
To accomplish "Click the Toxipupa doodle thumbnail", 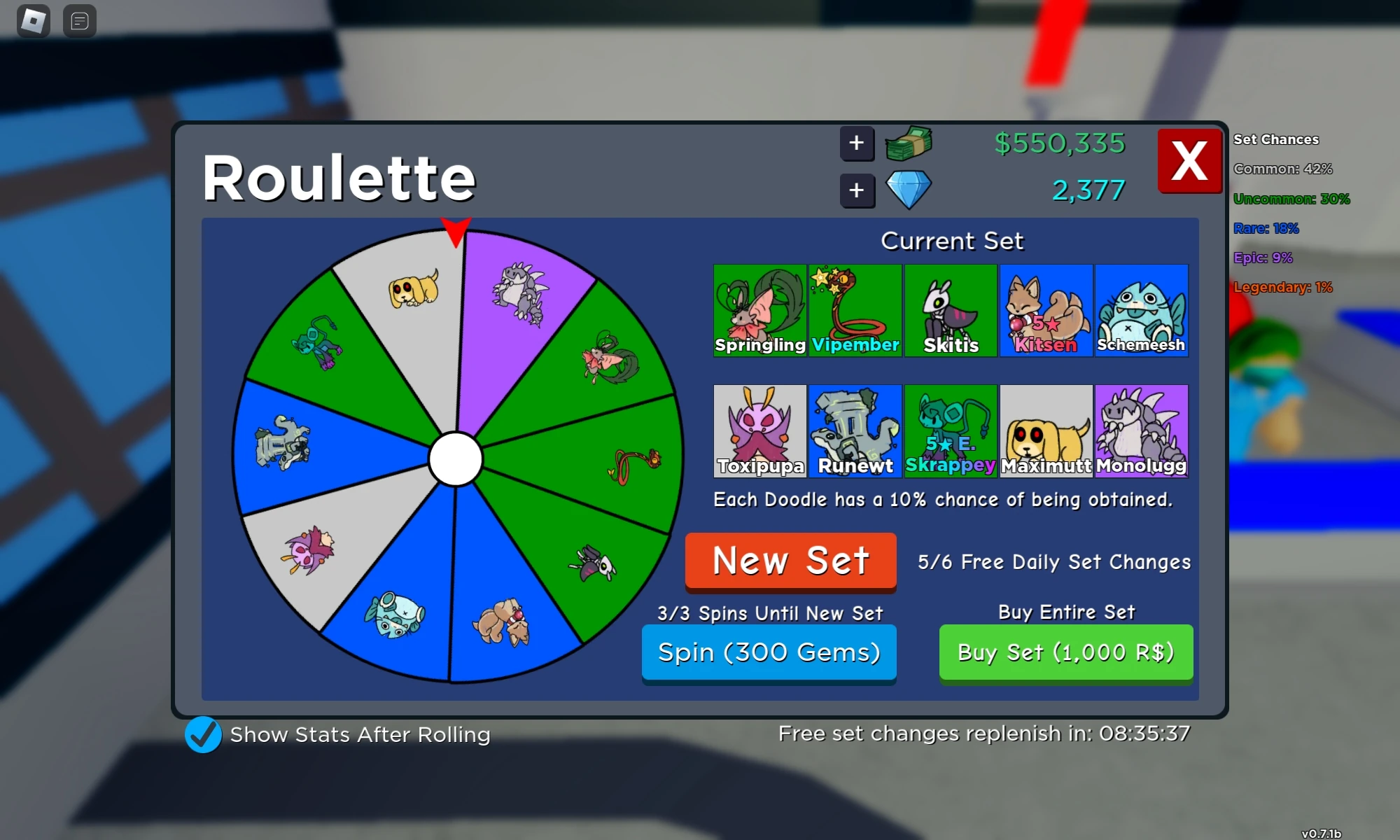I will coord(759,428).
